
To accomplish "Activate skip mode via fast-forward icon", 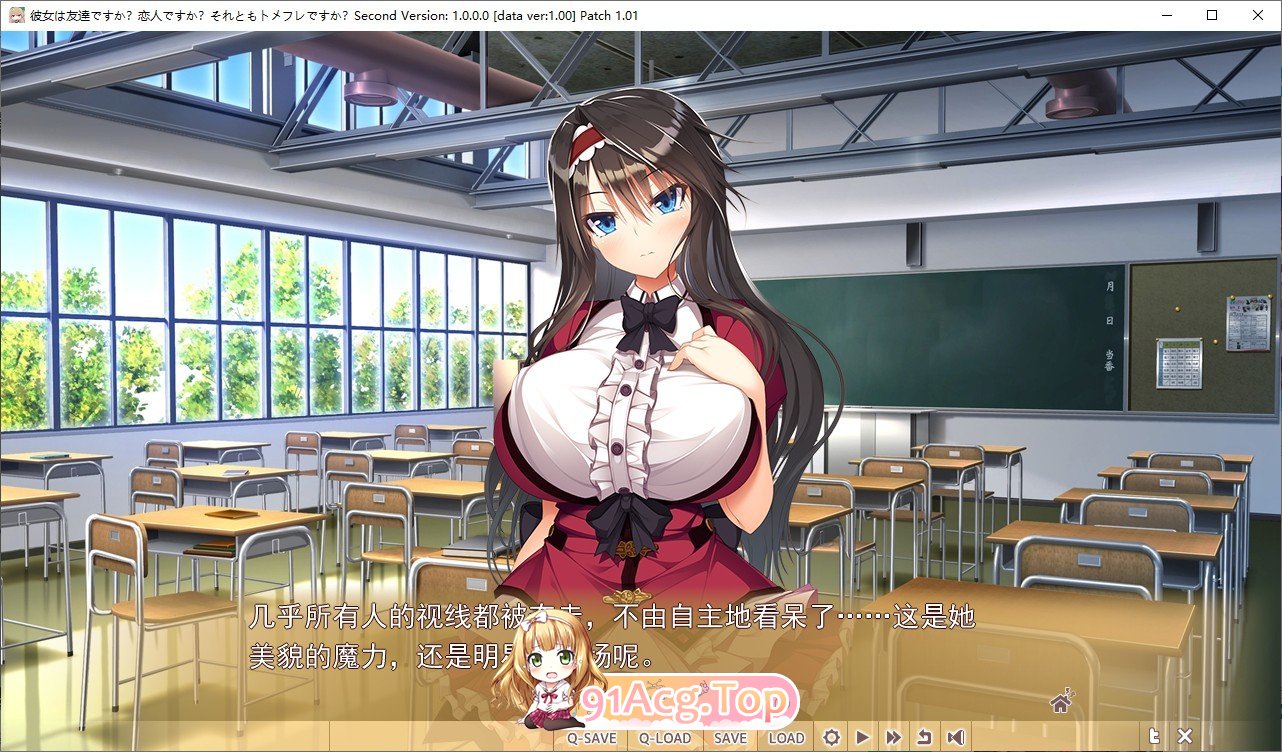I will tap(895, 736).
